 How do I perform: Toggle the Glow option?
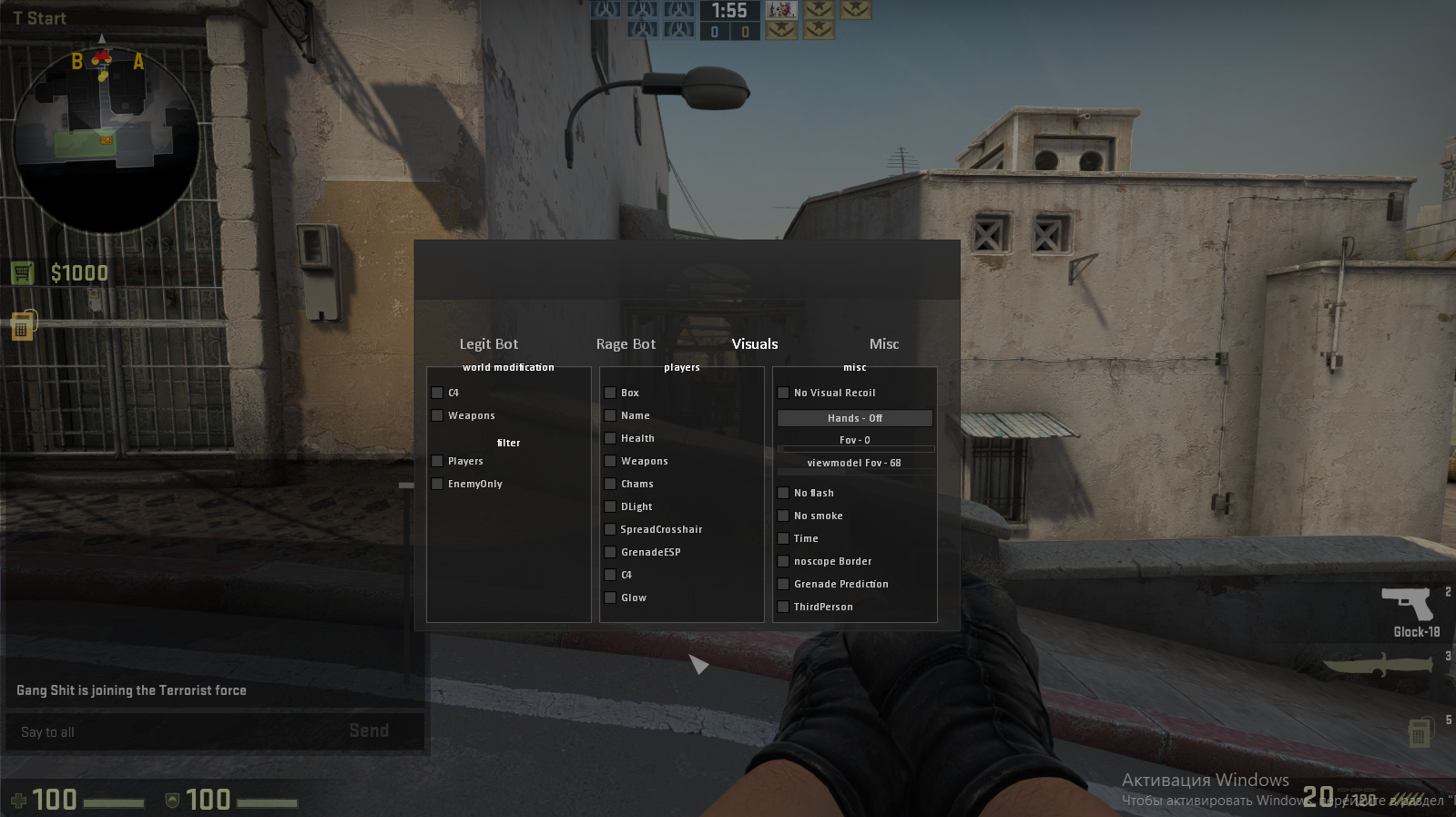coord(610,597)
